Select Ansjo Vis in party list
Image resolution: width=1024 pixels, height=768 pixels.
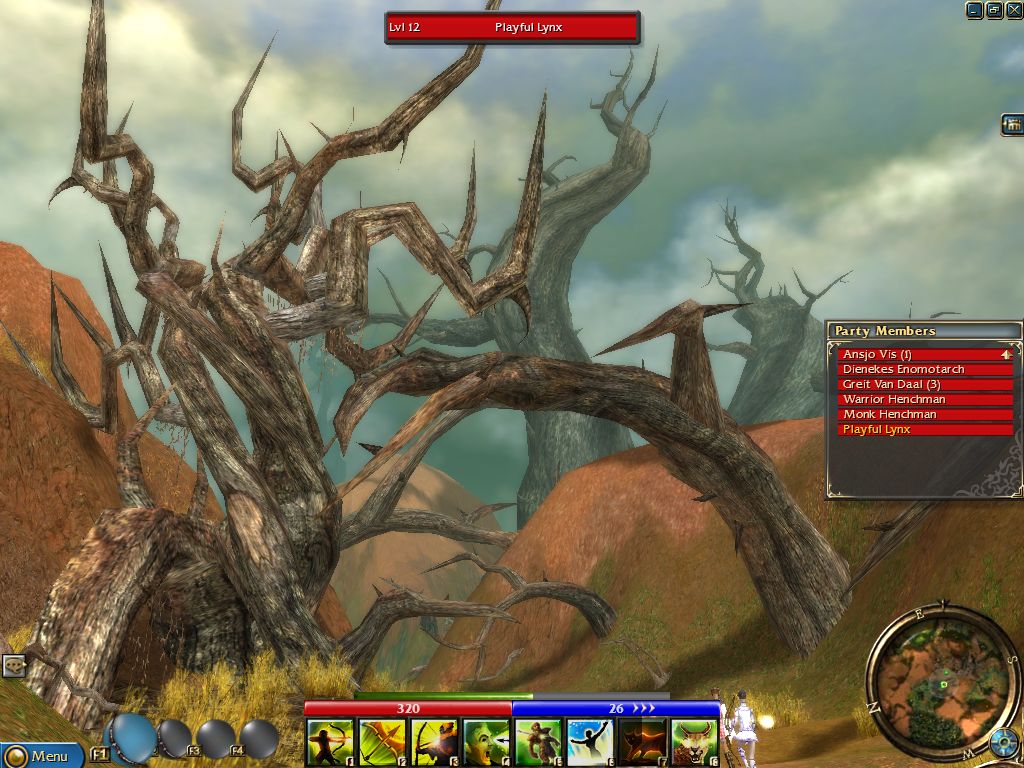click(920, 354)
